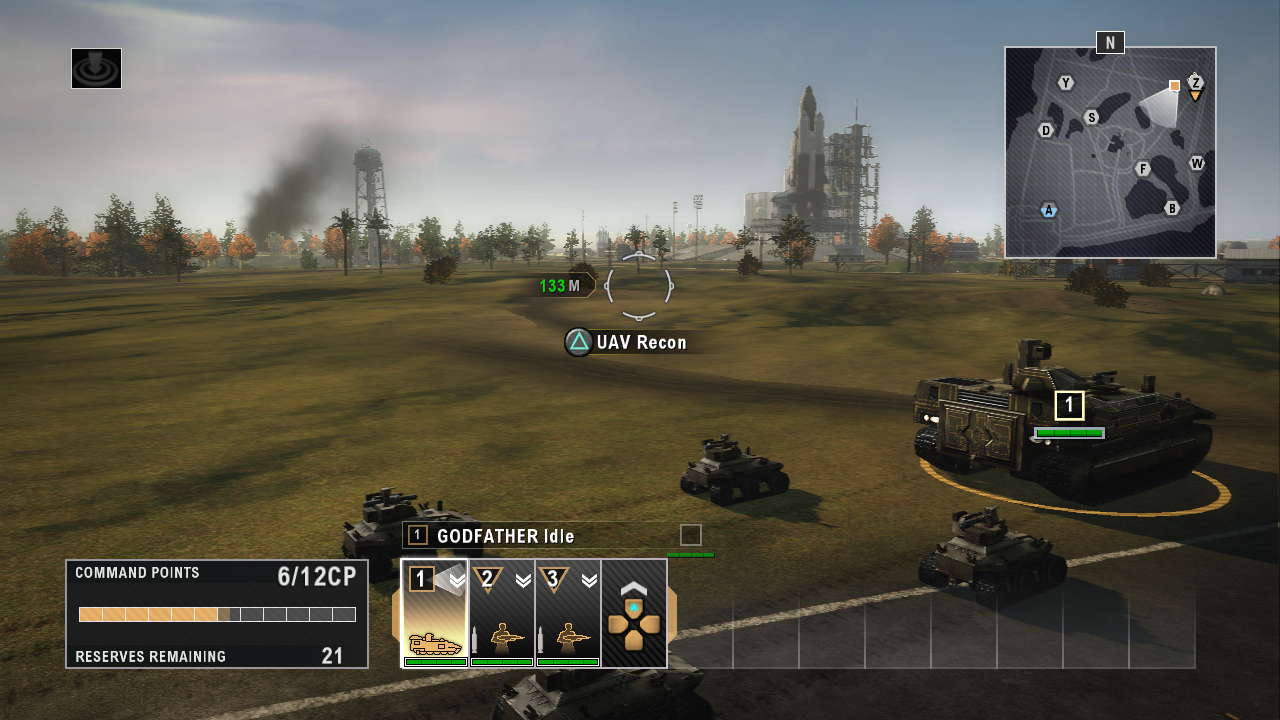Select uplink S on the minimap
The image size is (1280, 720).
click(1091, 117)
